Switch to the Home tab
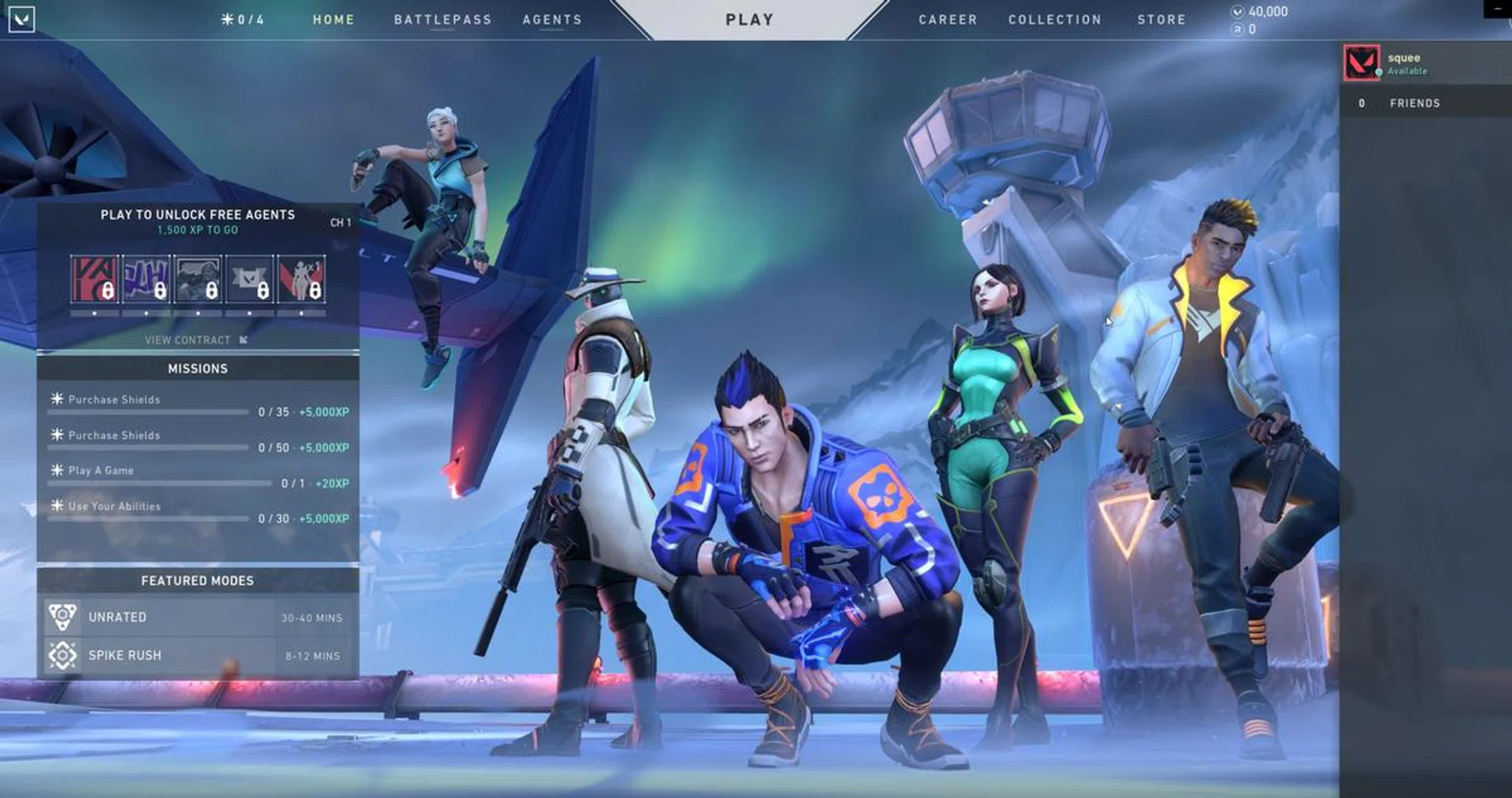The image size is (1512, 798). click(x=333, y=20)
